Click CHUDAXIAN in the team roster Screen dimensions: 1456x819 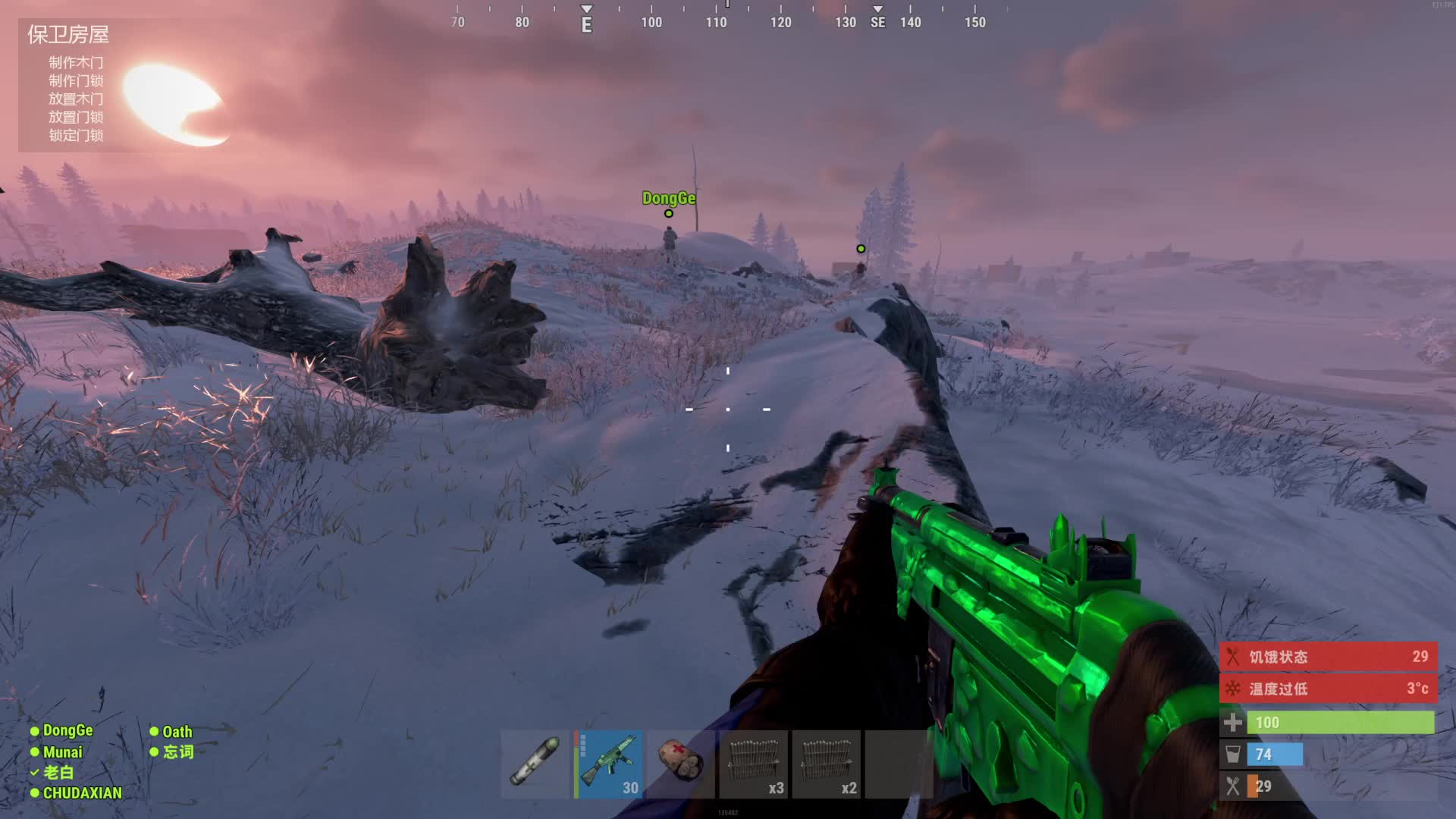81,792
